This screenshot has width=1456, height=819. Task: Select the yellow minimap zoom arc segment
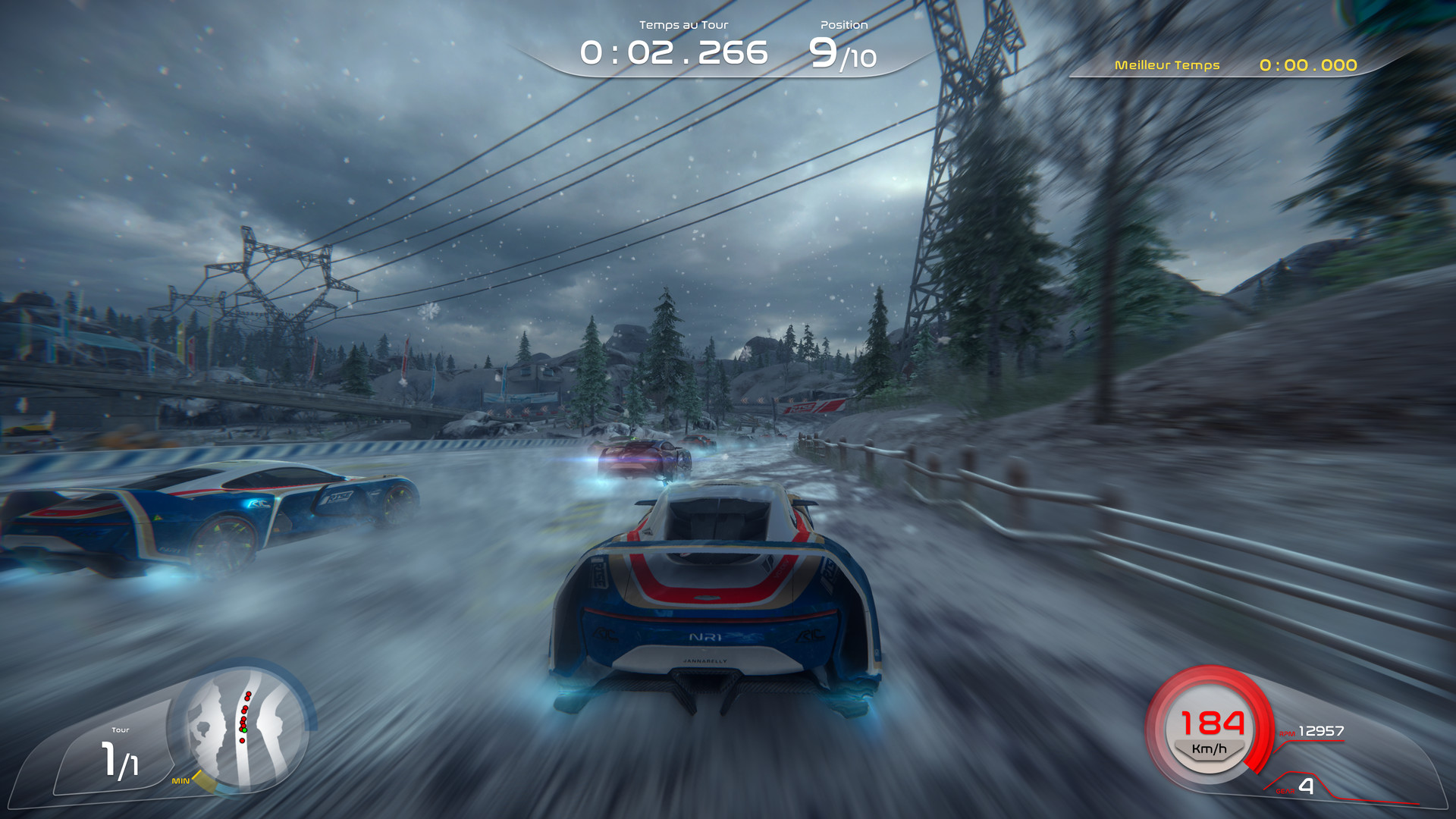[206, 783]
